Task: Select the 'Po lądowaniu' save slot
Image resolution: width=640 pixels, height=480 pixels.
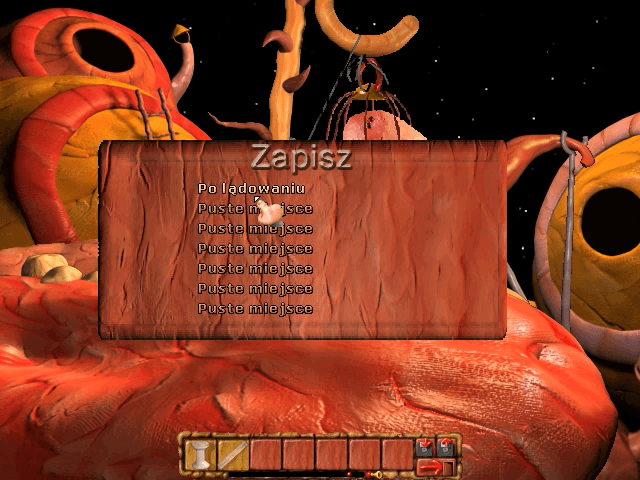Action: (251, 188)
